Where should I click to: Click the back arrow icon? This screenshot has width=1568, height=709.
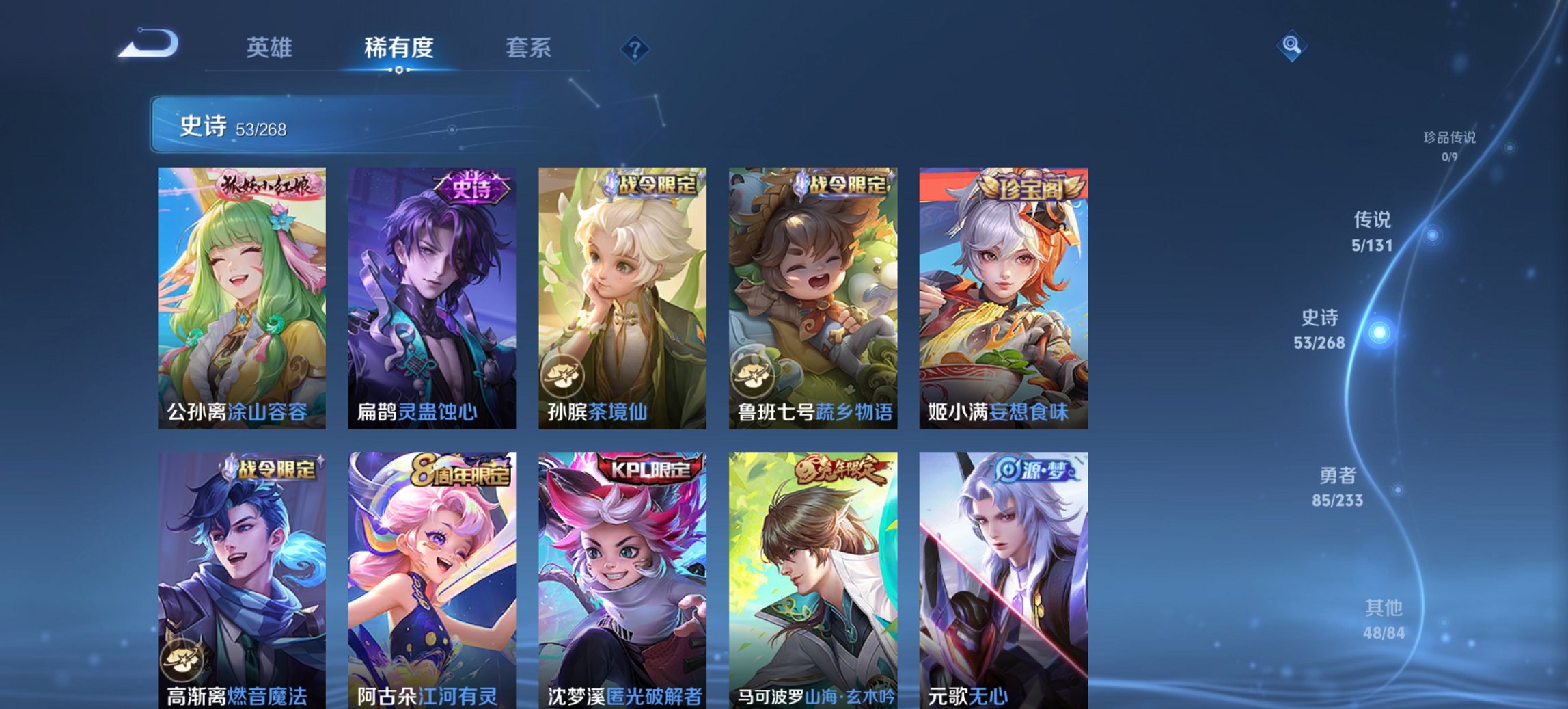pyautogui.click(x=147, y=44)
